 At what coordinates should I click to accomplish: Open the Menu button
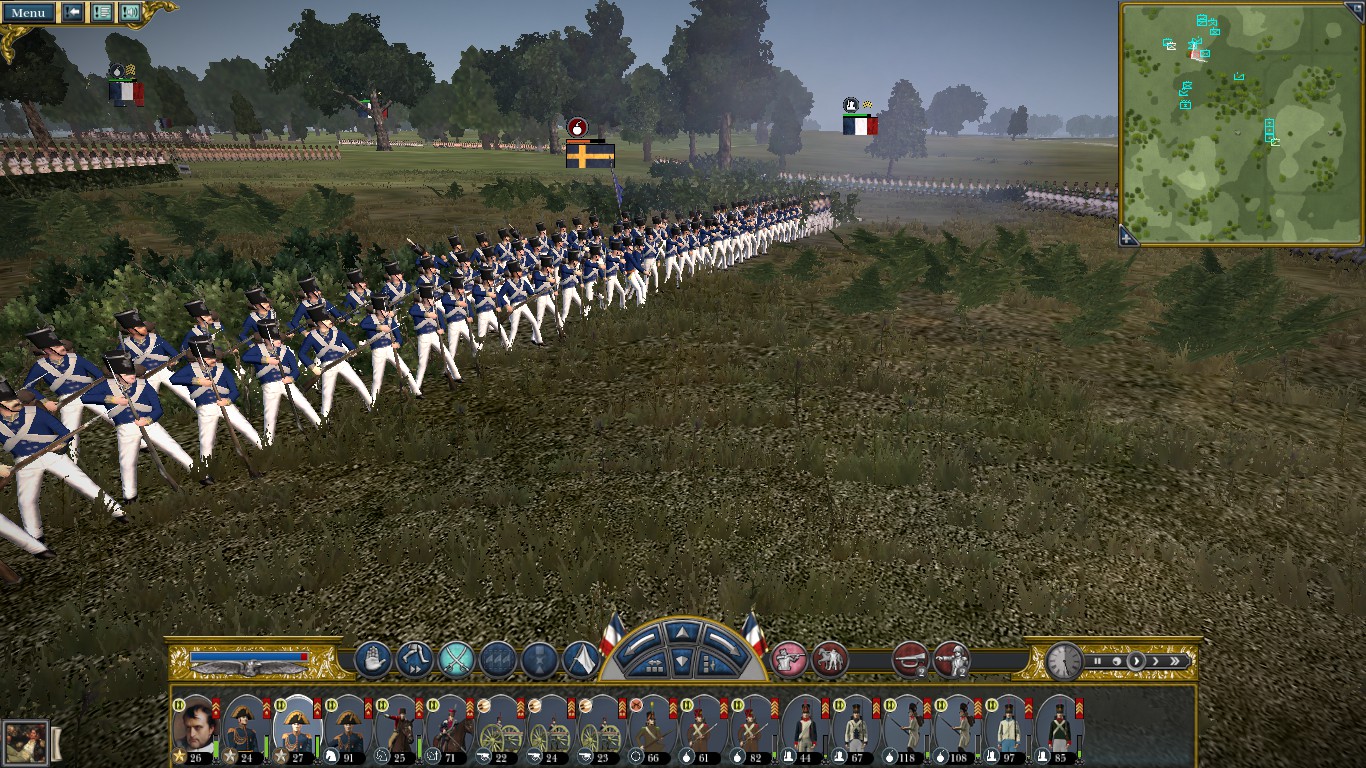pos(28,13)
